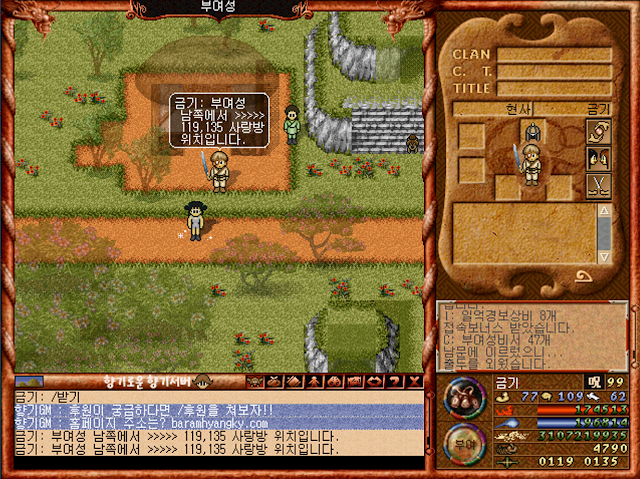Image resolution: width=640 pixels, height=479 pixels.
Task: Click the TITLE field in character panel
Action: coord(553,88)
